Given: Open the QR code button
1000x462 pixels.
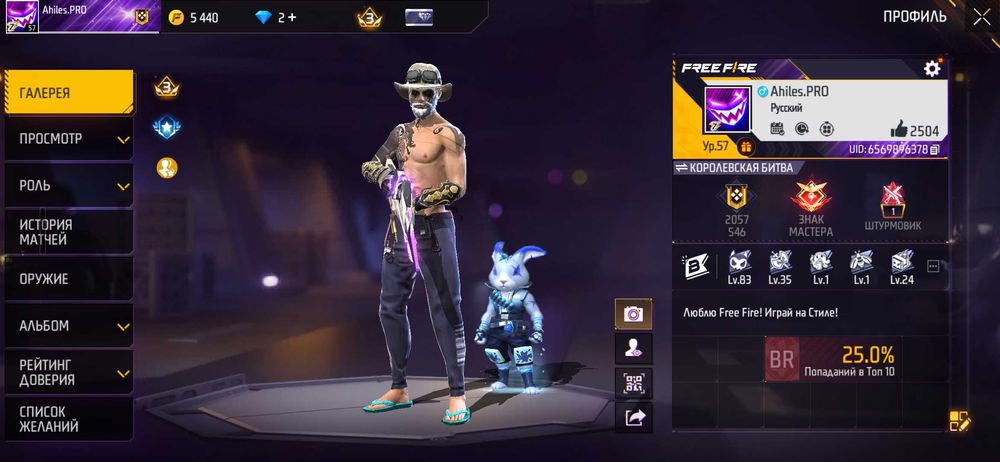Looking at the screenshot, I should (x=633, y=383).
